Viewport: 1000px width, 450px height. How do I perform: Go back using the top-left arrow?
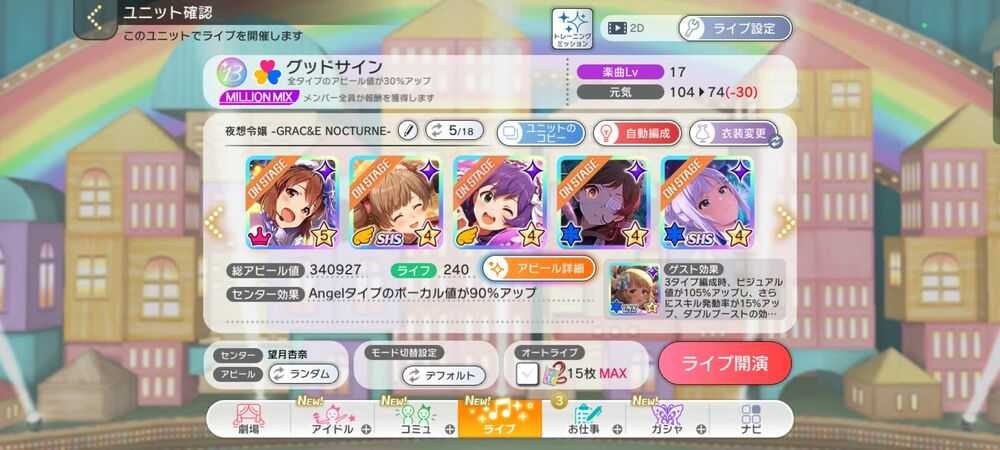[x=95, y=17]
